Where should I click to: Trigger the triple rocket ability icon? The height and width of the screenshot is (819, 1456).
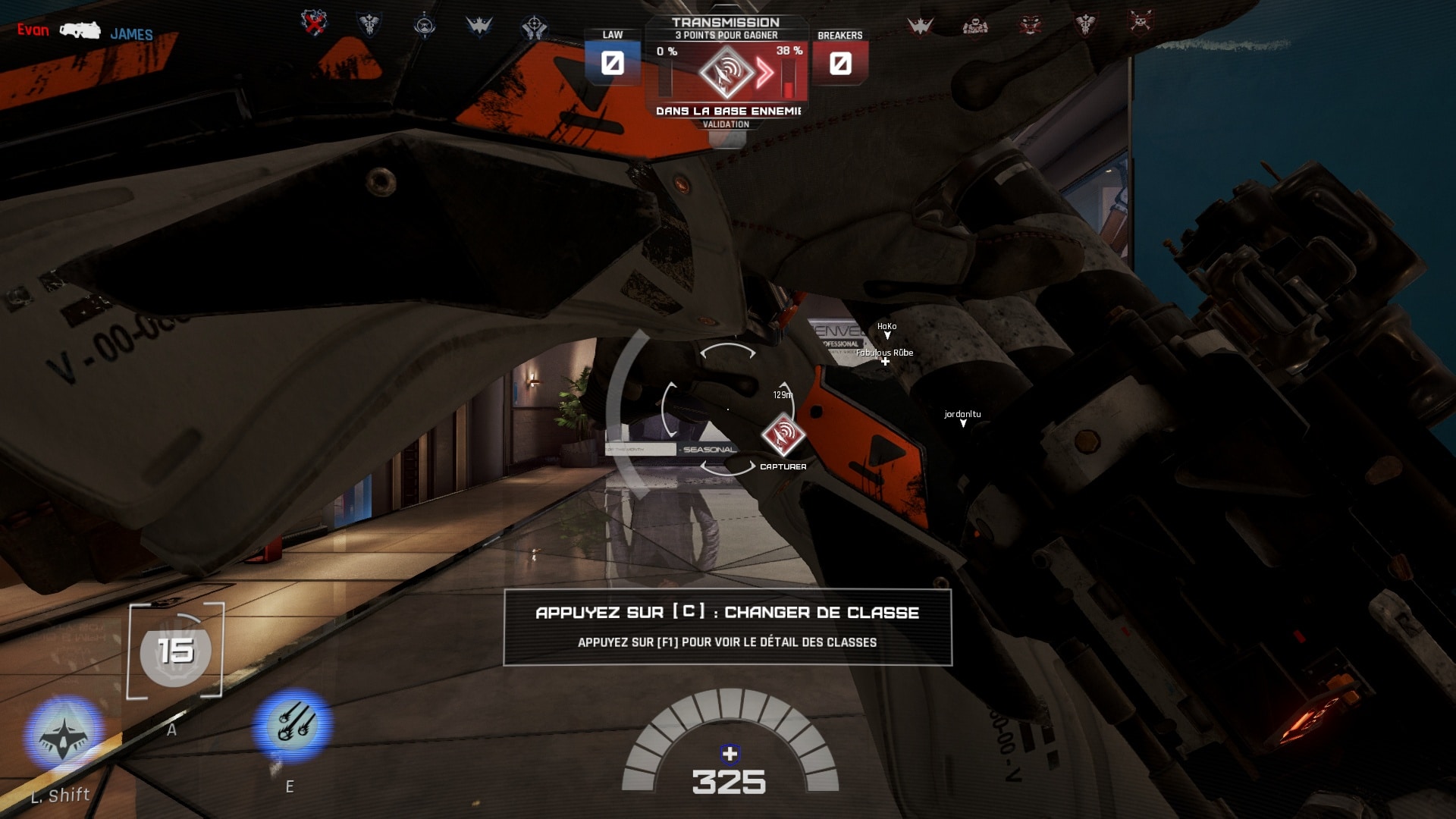pos(293,724)
